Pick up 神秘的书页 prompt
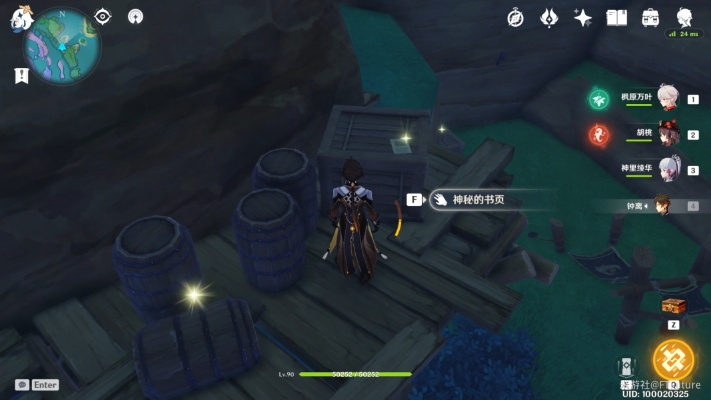Screen dimensions: 711x400 (x=470, y=199)
